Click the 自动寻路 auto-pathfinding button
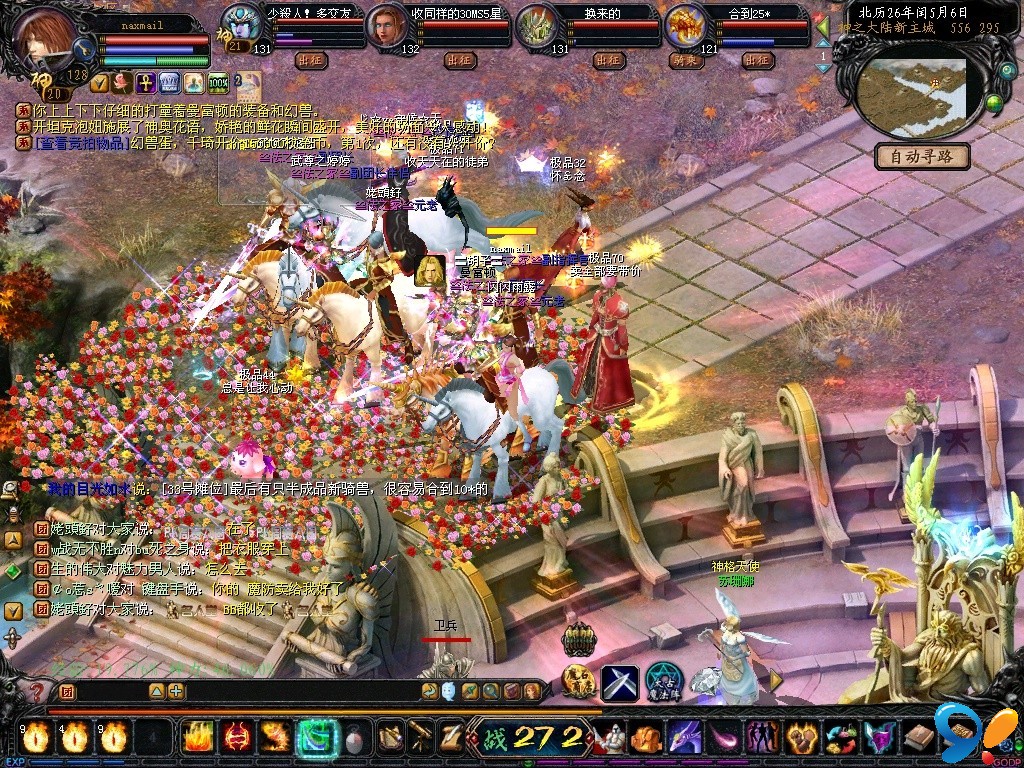Image resolution: width=1024 pixels, height=768 pixels. pyautogui.click(x=922, y=156)
